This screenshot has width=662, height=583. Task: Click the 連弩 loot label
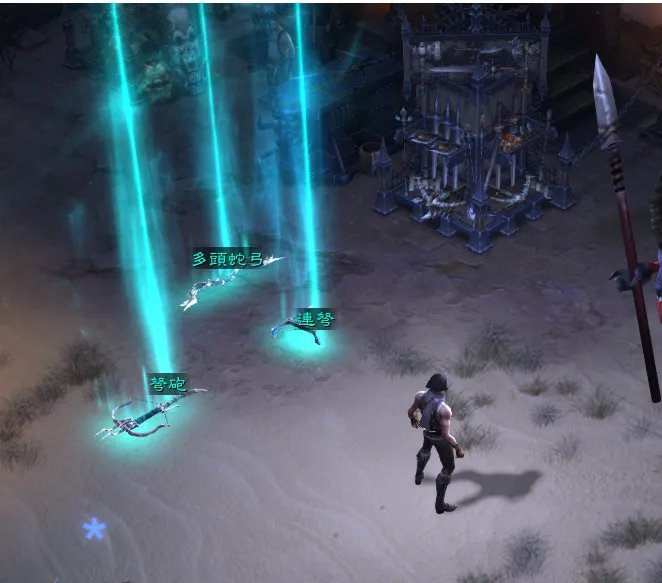(315, 318)
